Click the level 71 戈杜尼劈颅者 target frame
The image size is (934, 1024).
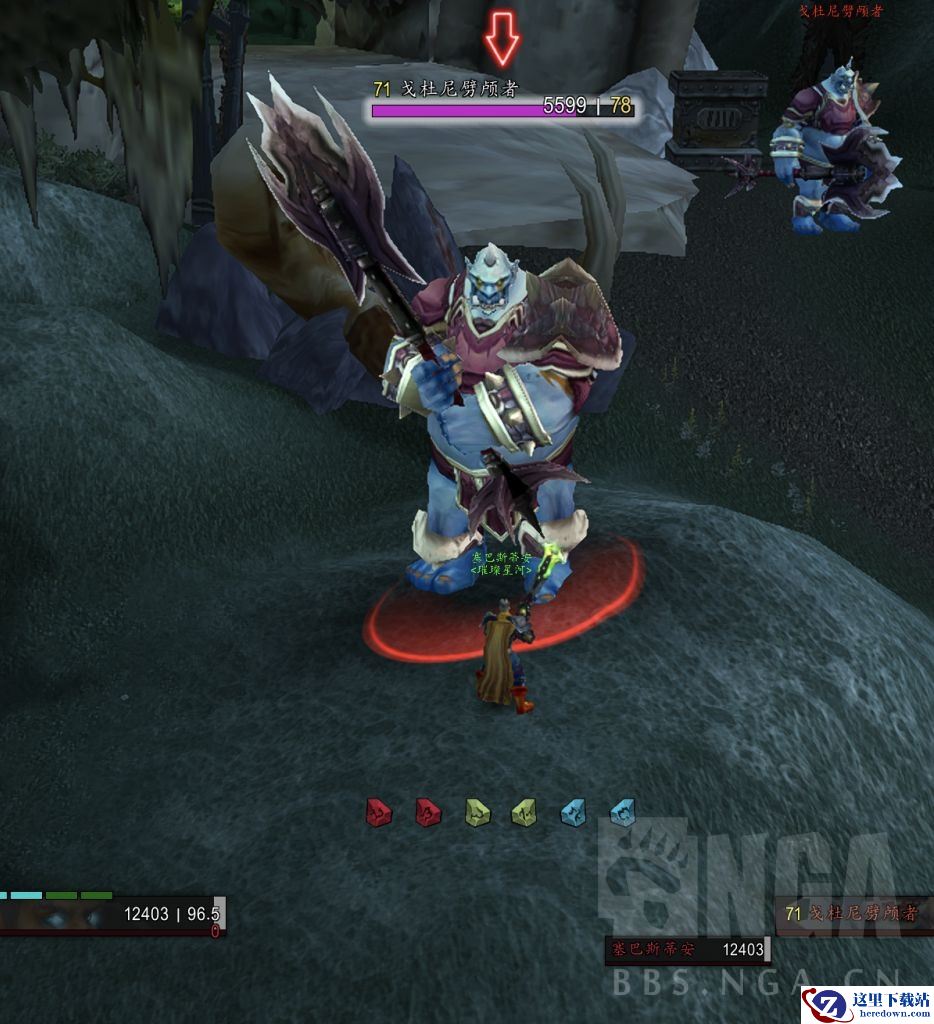pyautogui.click(x=853, y=913)
